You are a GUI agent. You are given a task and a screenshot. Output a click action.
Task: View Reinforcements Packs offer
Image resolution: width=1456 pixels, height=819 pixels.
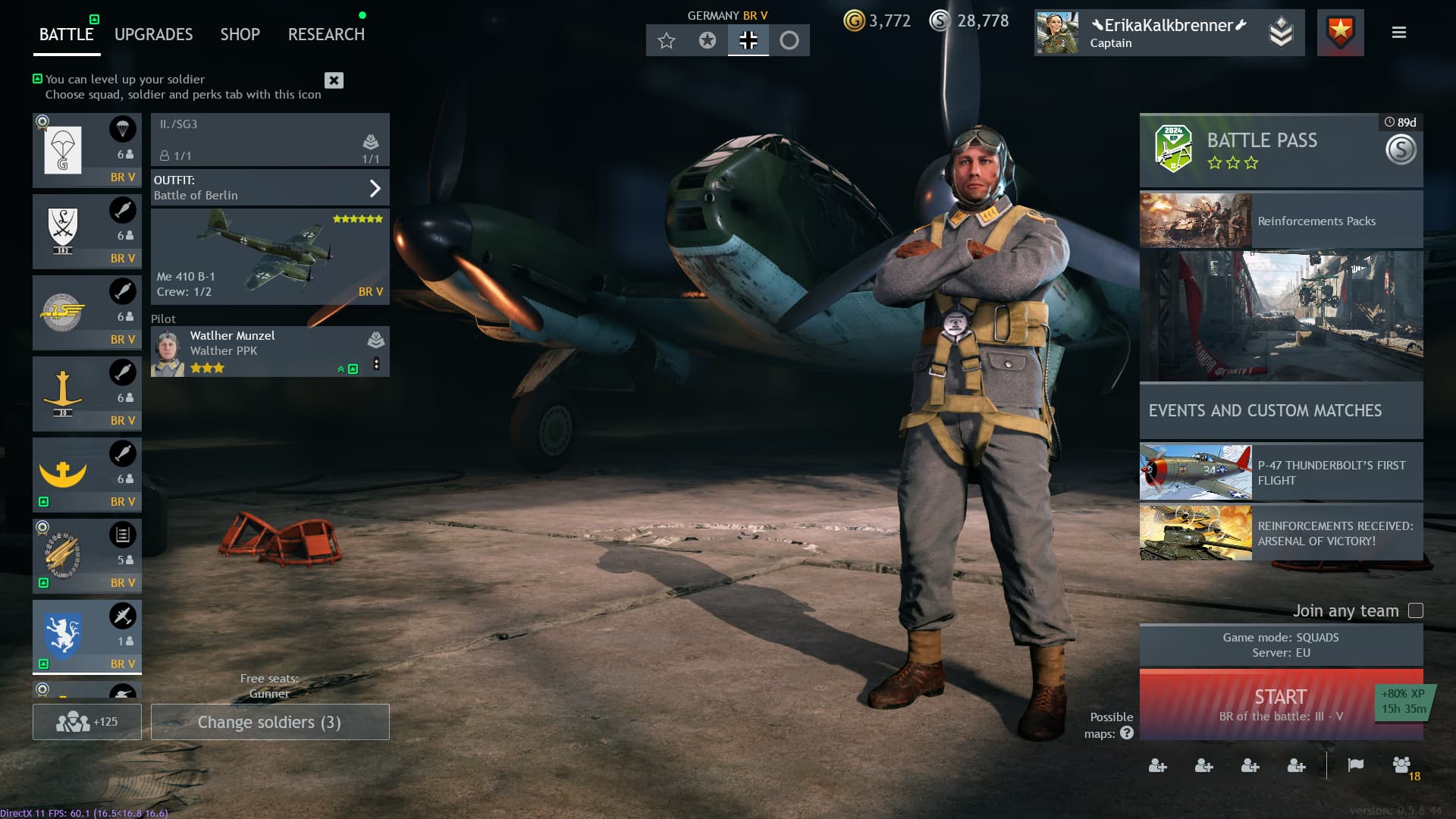point(1280,220)
